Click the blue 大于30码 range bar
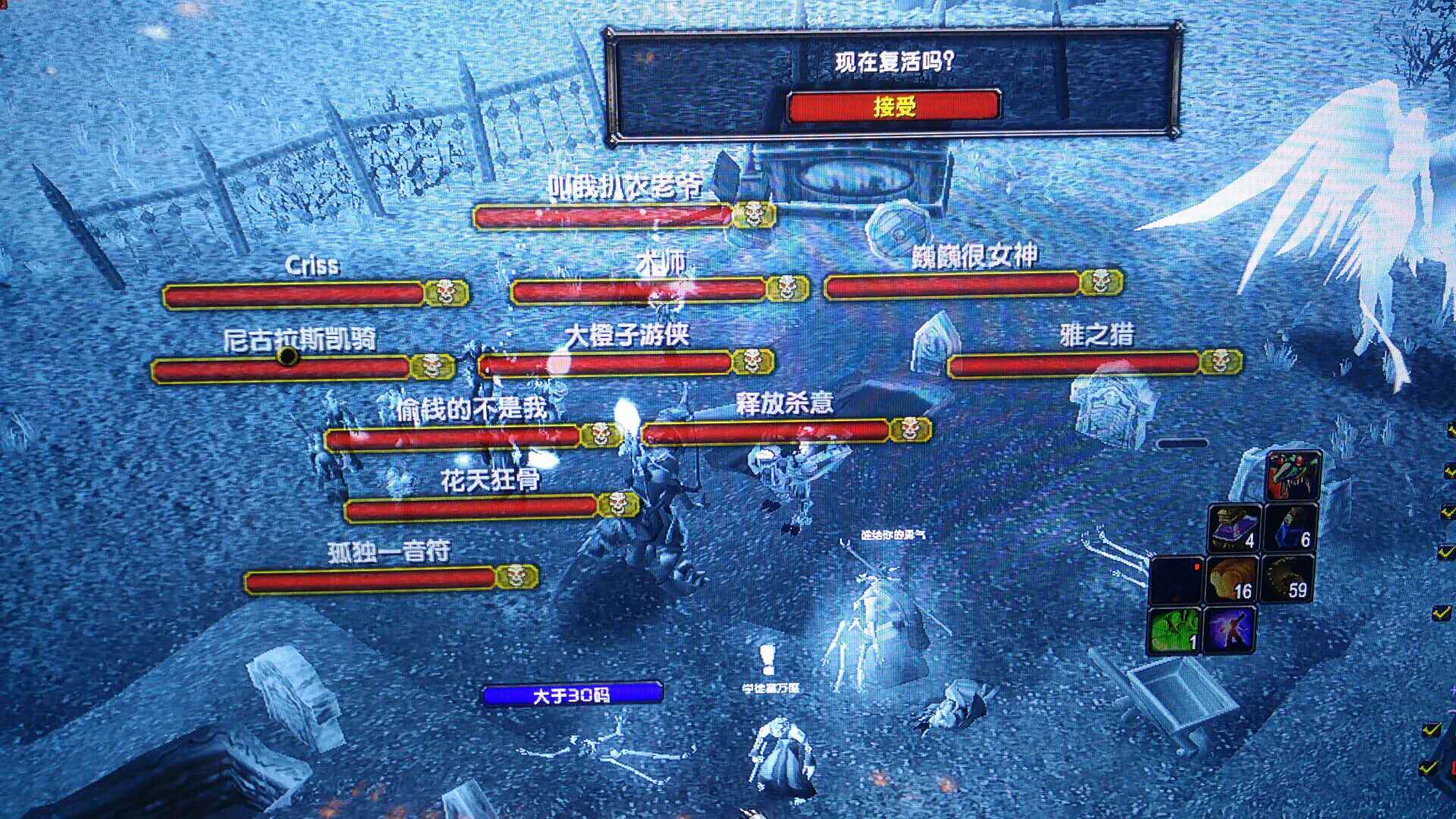The image size is (1456, 819). pos(570,692)
